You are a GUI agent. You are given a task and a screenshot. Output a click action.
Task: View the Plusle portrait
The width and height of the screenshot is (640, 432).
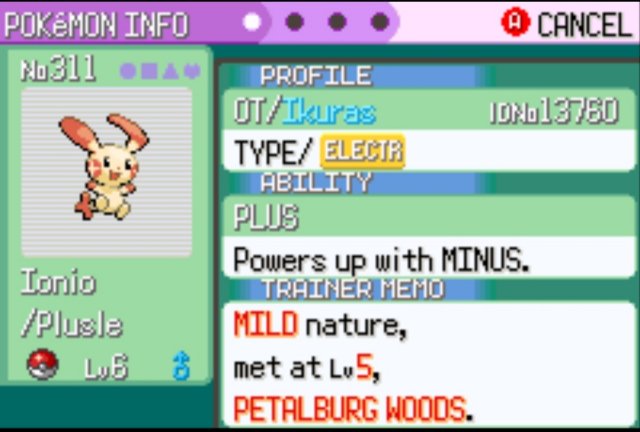pyautogui.click(x=106, y=168)
